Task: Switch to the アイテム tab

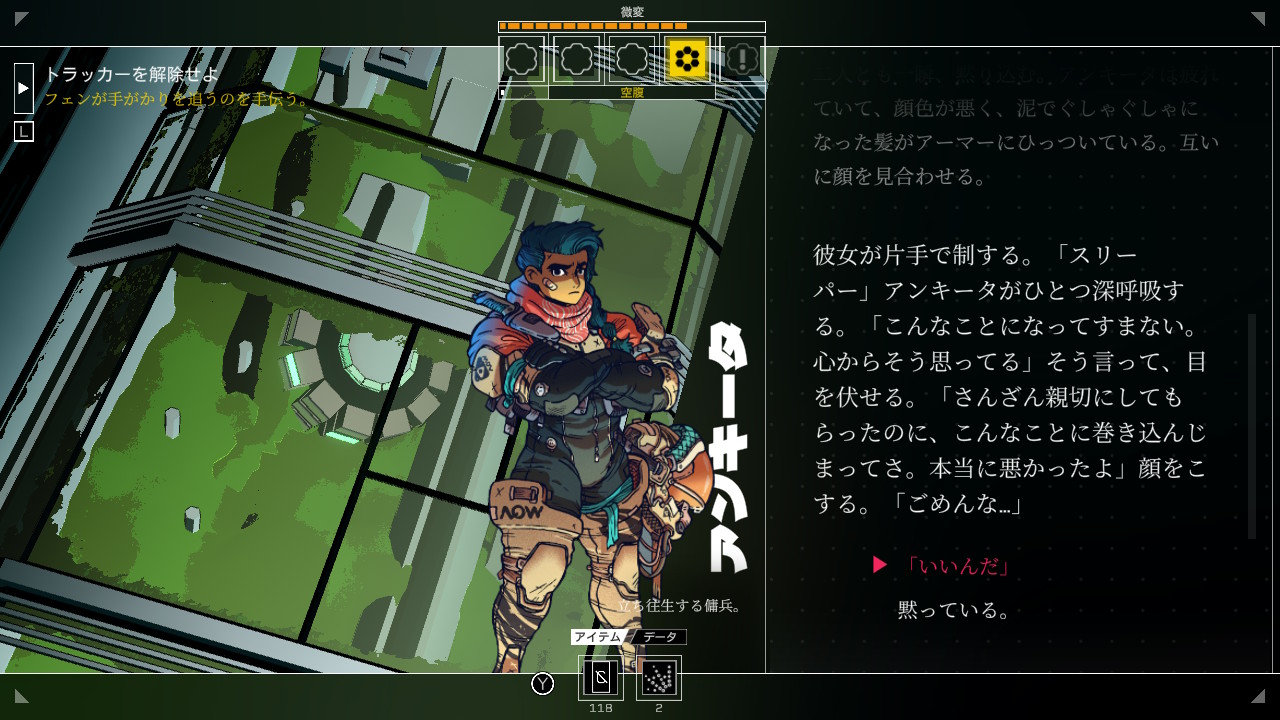Action: click(599, 637)
